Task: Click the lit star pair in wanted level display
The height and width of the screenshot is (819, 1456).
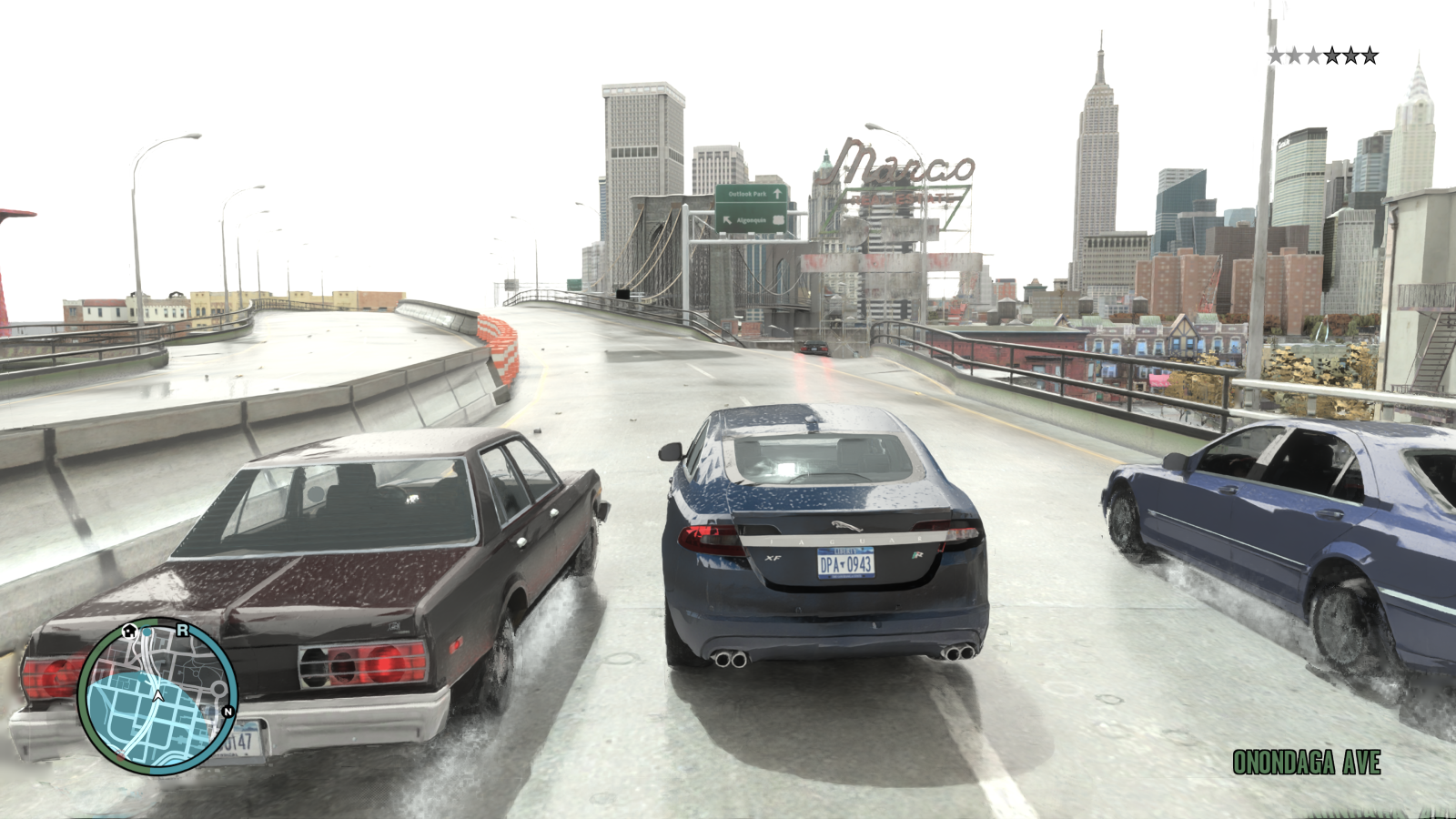Action: (1285, 56)
